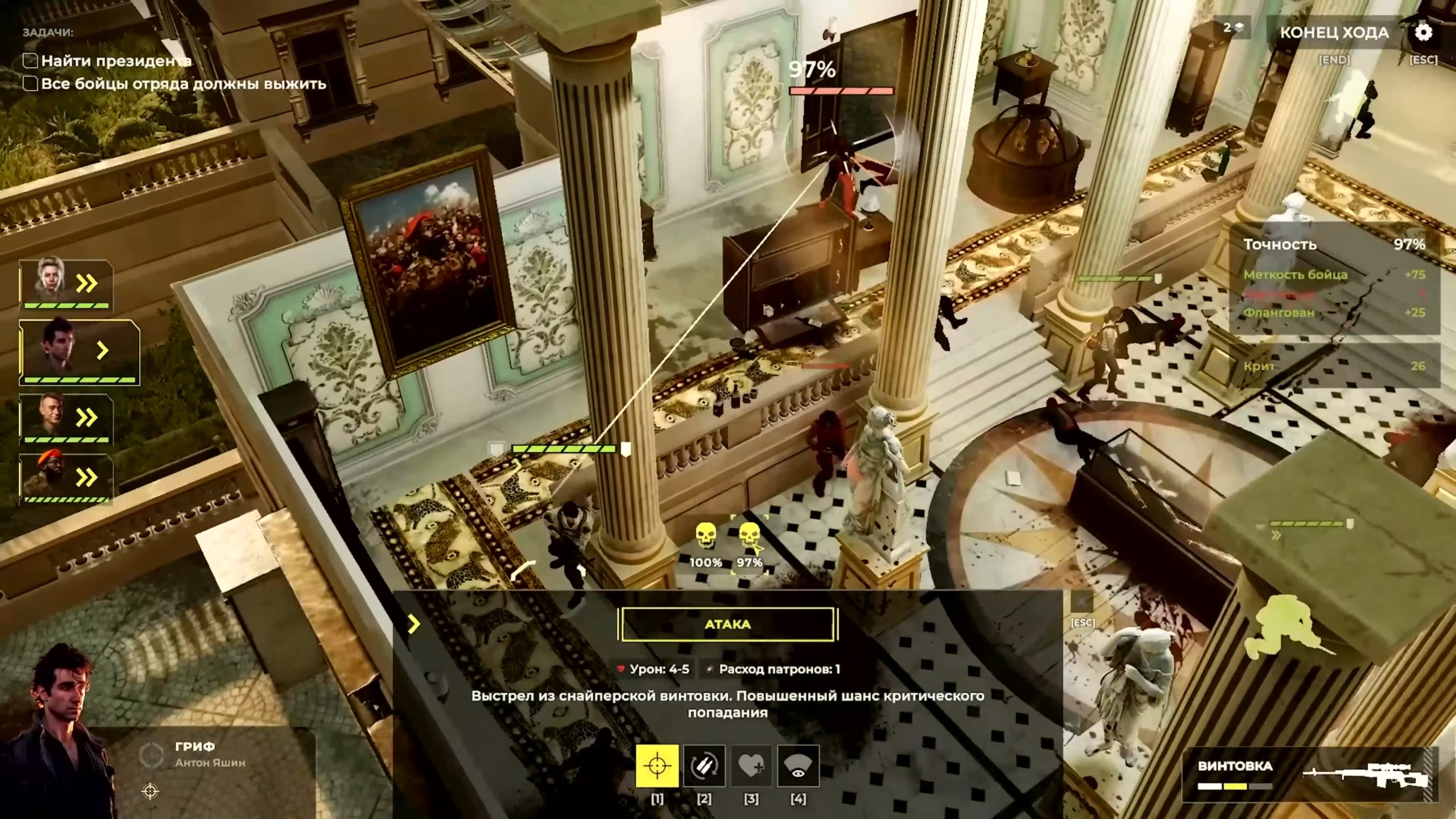Activate the reload ammo ability
Image resolution: width=1456 pixels, height=819 pixels.
pos(704,766)
